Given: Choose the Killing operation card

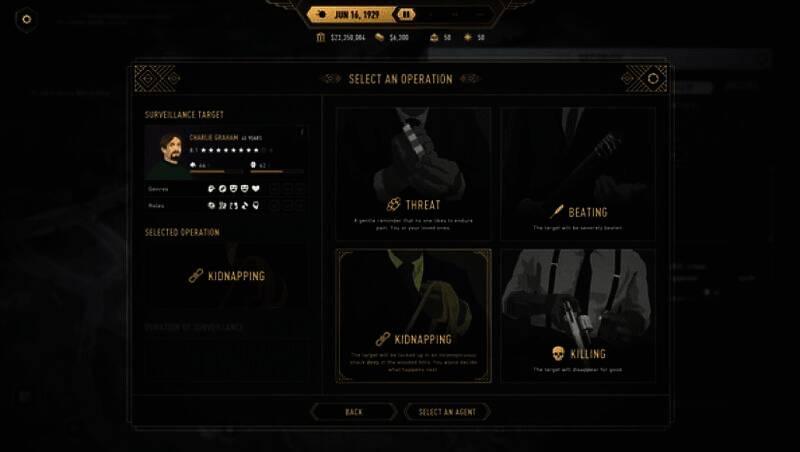Looking at the screenshot, I should pos(578,314).
